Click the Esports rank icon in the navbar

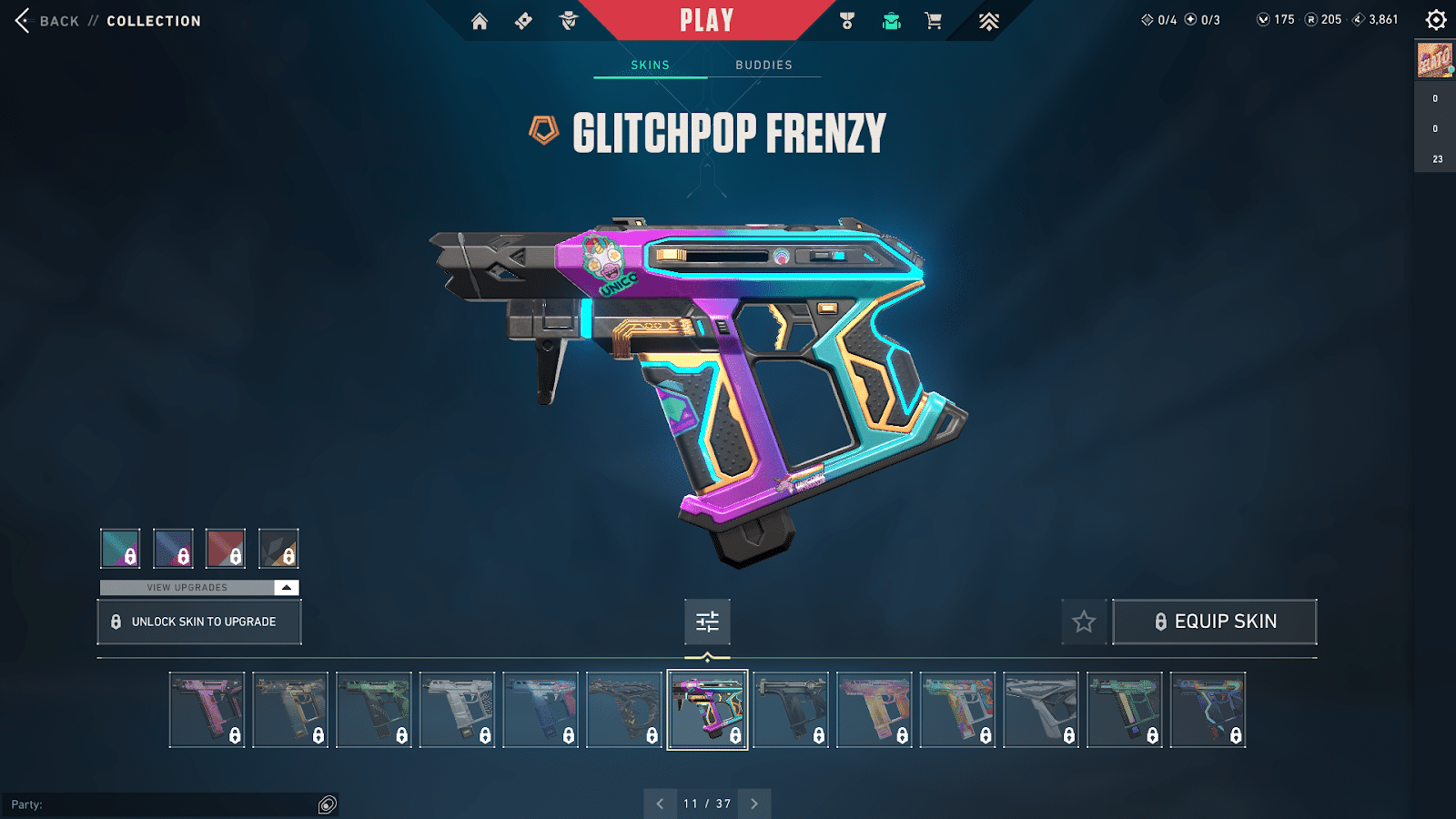coord(988,20)
